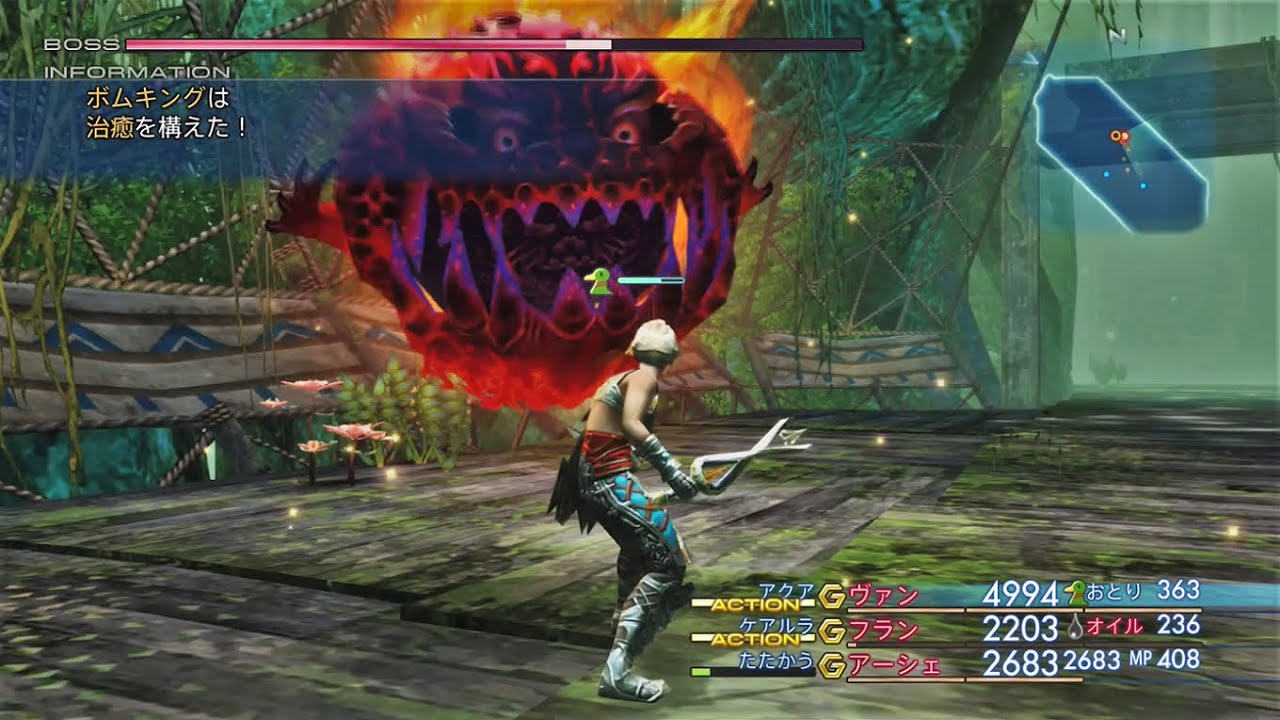Click the オイル oil droplet status icon
The width and height of the screenshot is (1280, 720).
[x=1076, y=627]
